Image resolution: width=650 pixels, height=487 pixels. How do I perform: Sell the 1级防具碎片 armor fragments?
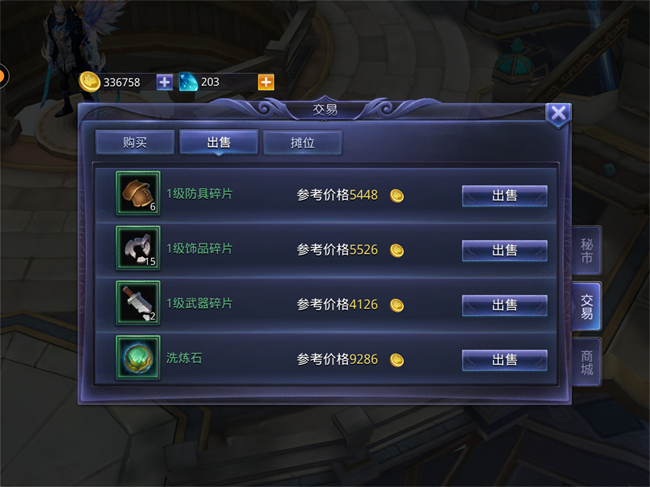point(504,195)
